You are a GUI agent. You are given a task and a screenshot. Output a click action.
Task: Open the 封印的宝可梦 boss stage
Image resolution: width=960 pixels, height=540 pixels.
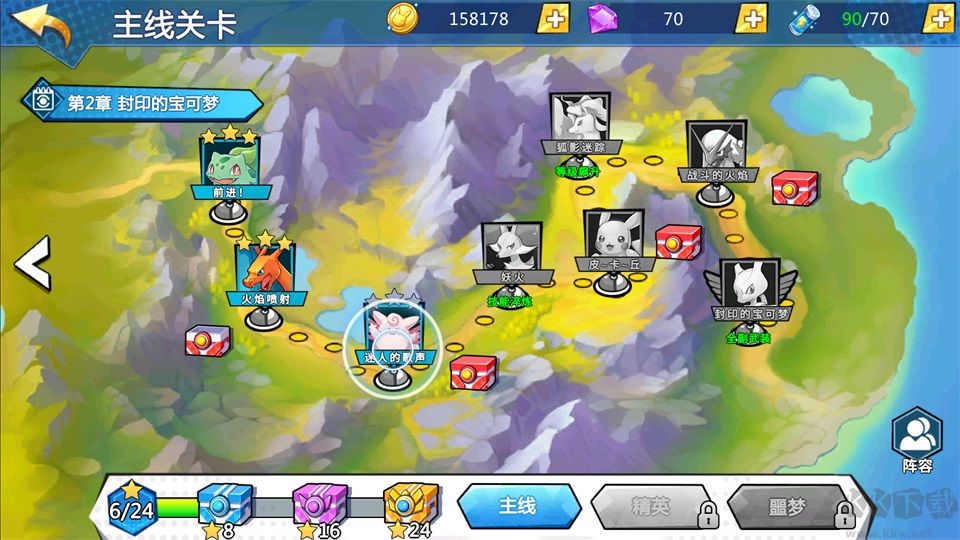(750, 289)
